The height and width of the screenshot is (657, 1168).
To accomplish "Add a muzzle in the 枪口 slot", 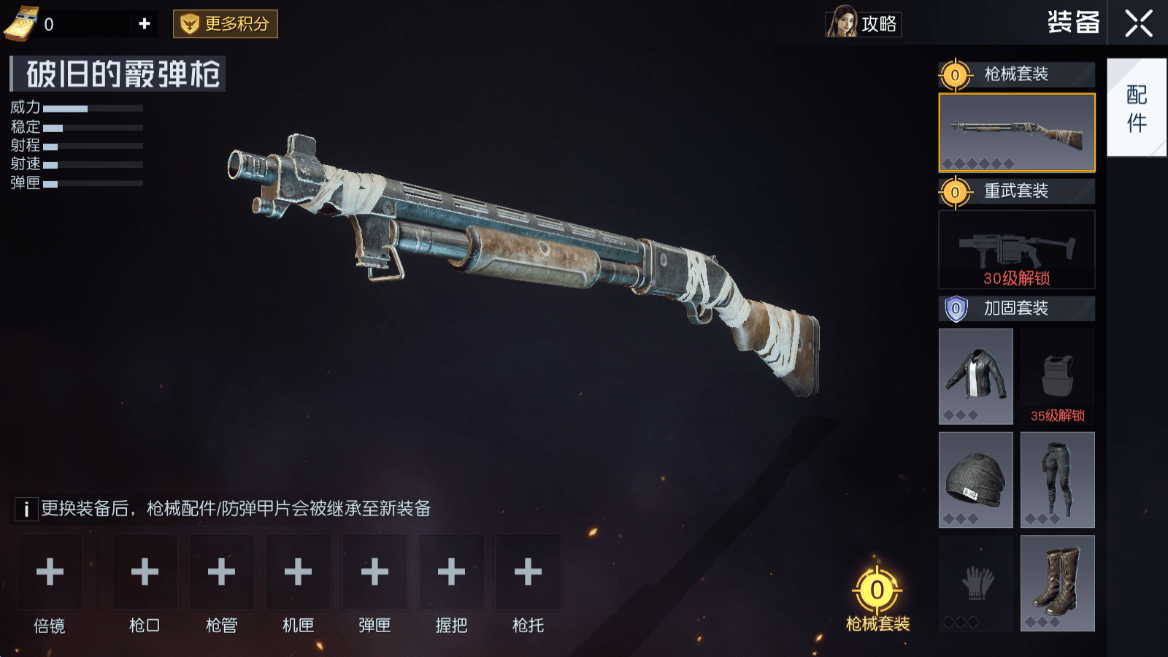I will click(145, 572).
